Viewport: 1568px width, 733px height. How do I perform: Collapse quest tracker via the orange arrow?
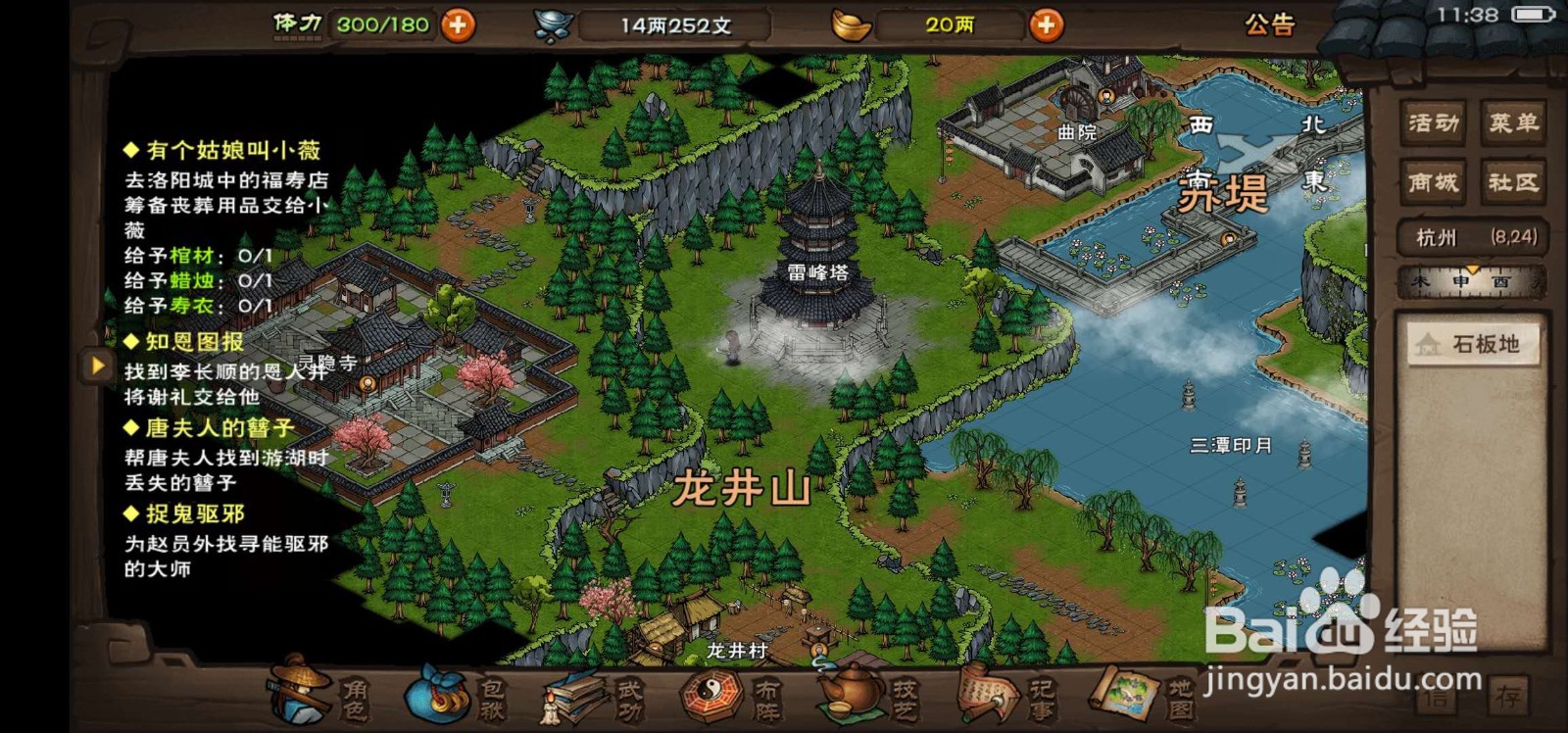tap(96, 366)
